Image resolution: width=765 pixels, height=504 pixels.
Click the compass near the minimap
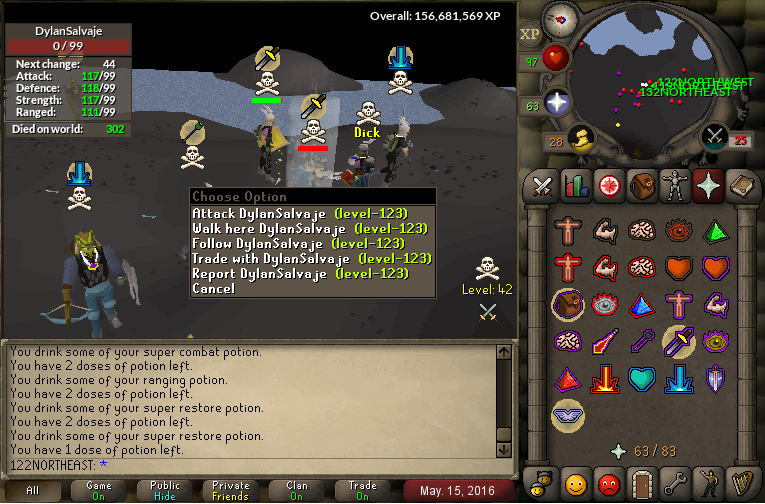tap(560, 19)
